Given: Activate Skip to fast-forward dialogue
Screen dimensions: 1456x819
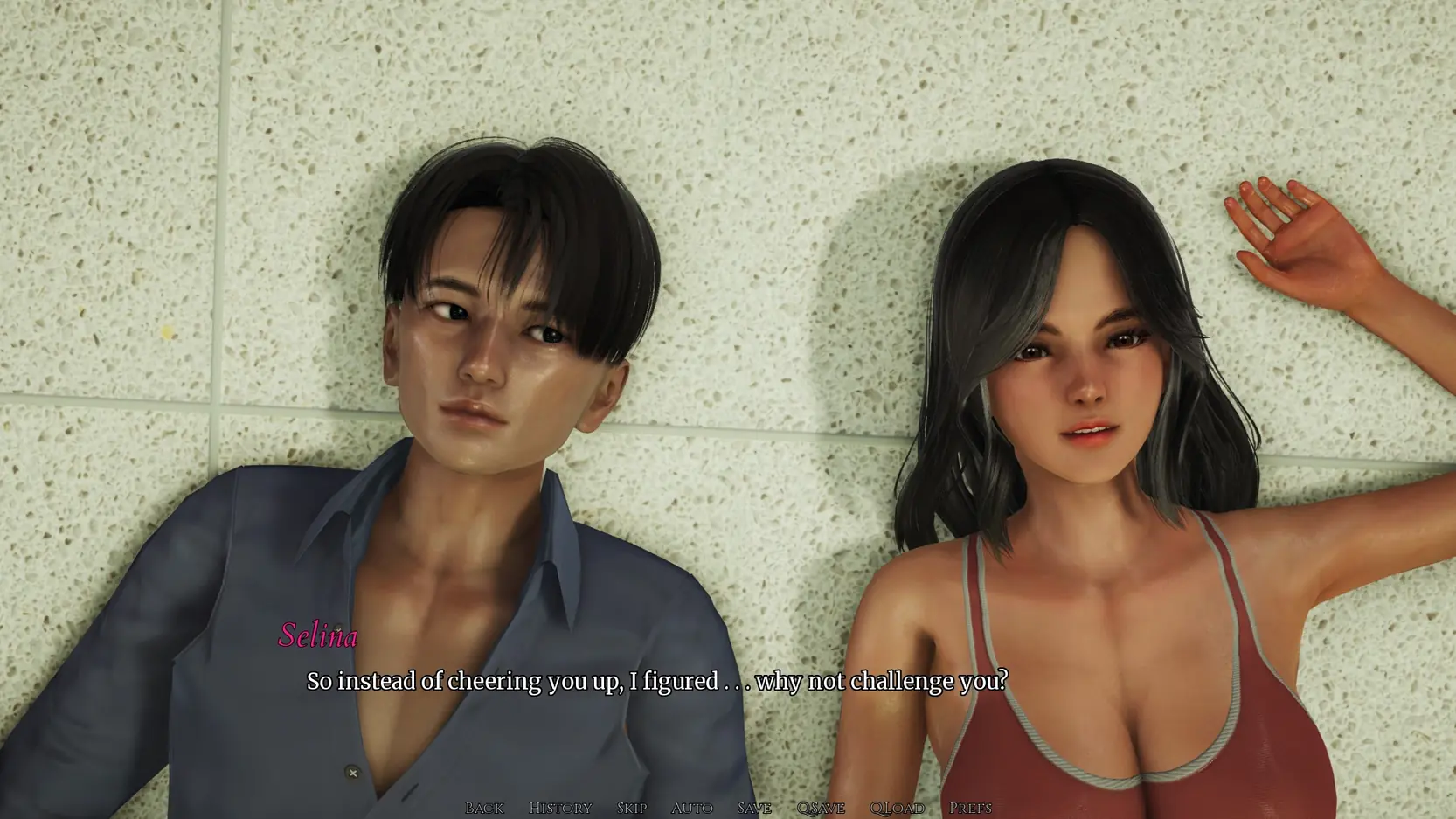Looking at the screenshot, I should [632, 808].
